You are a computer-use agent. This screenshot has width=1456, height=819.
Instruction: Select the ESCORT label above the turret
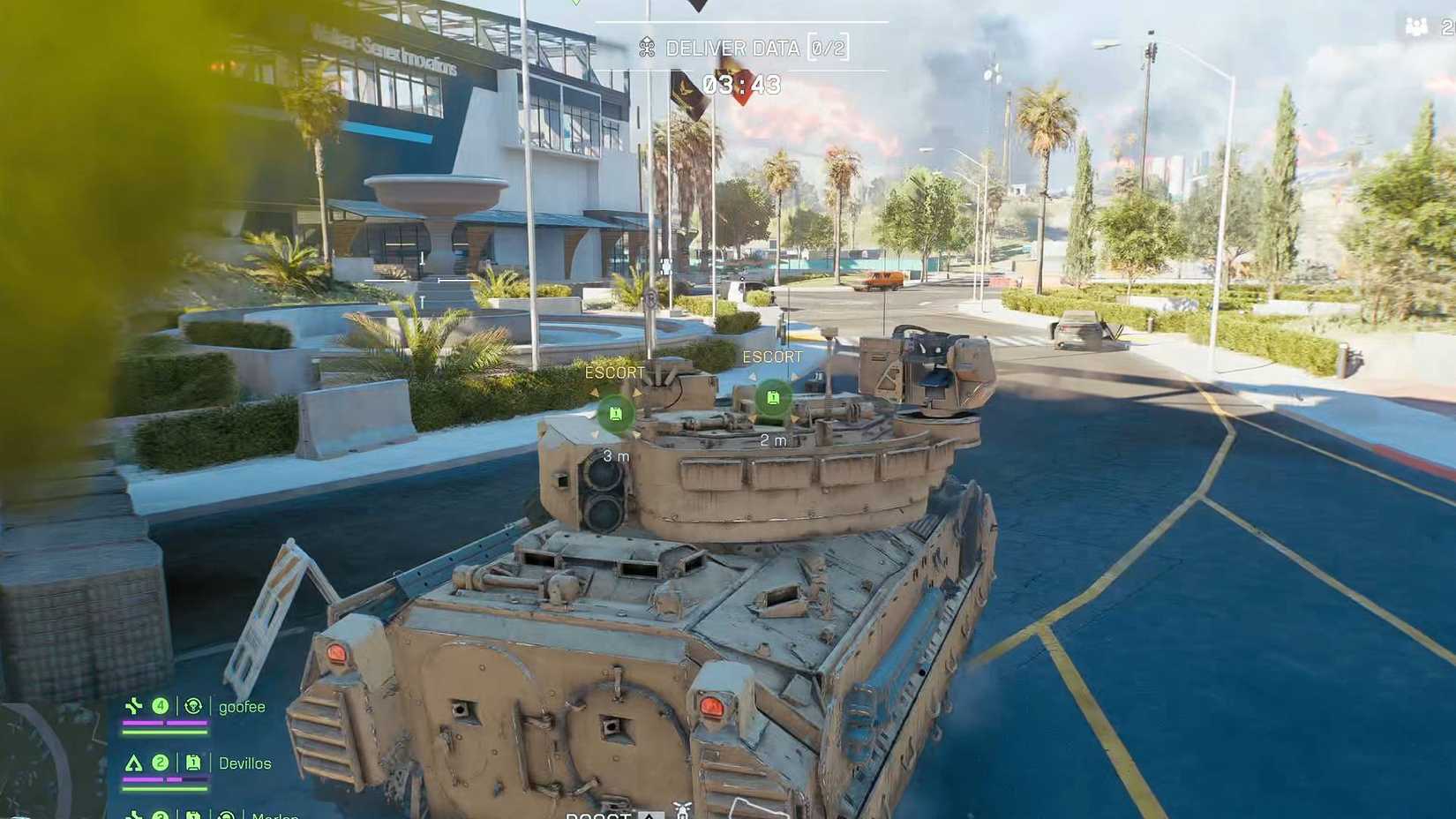[x=773, y=357]
